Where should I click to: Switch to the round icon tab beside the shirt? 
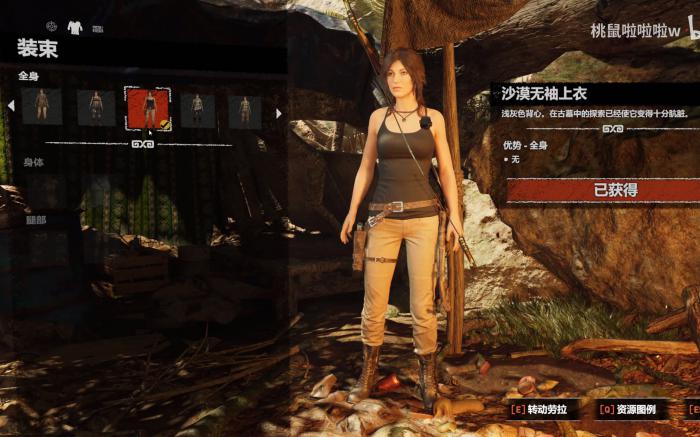(x=51, y=27)
